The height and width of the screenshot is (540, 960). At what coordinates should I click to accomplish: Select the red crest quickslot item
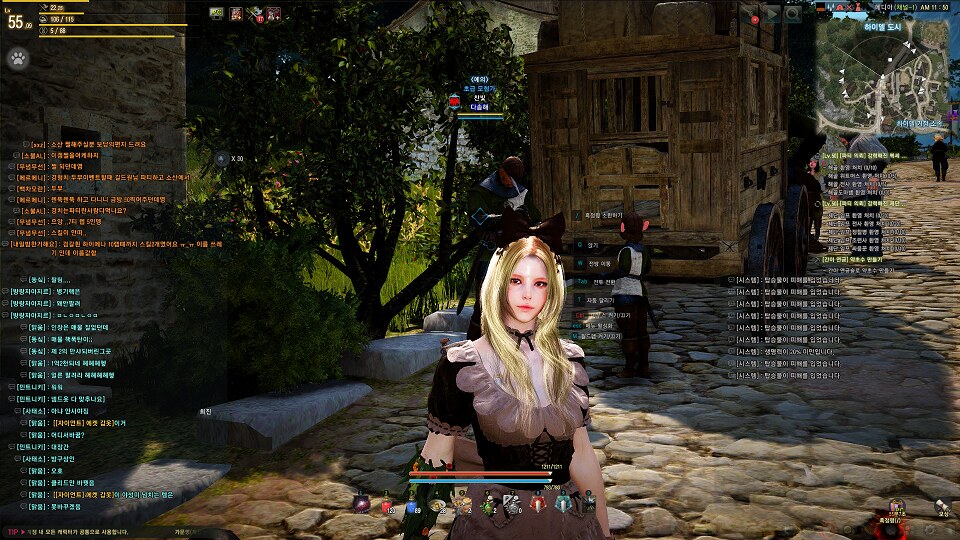coord(538,505)
